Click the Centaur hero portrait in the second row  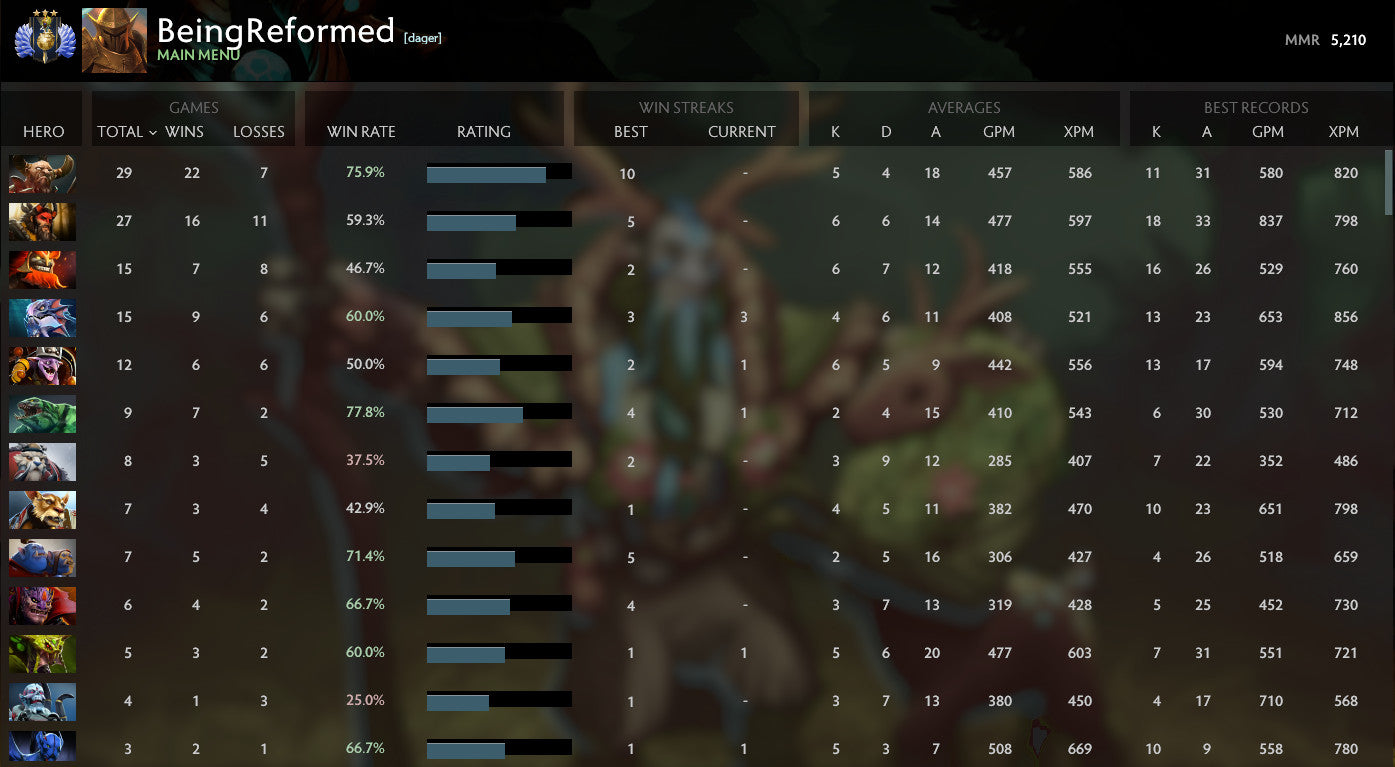[x=42, y=221]
